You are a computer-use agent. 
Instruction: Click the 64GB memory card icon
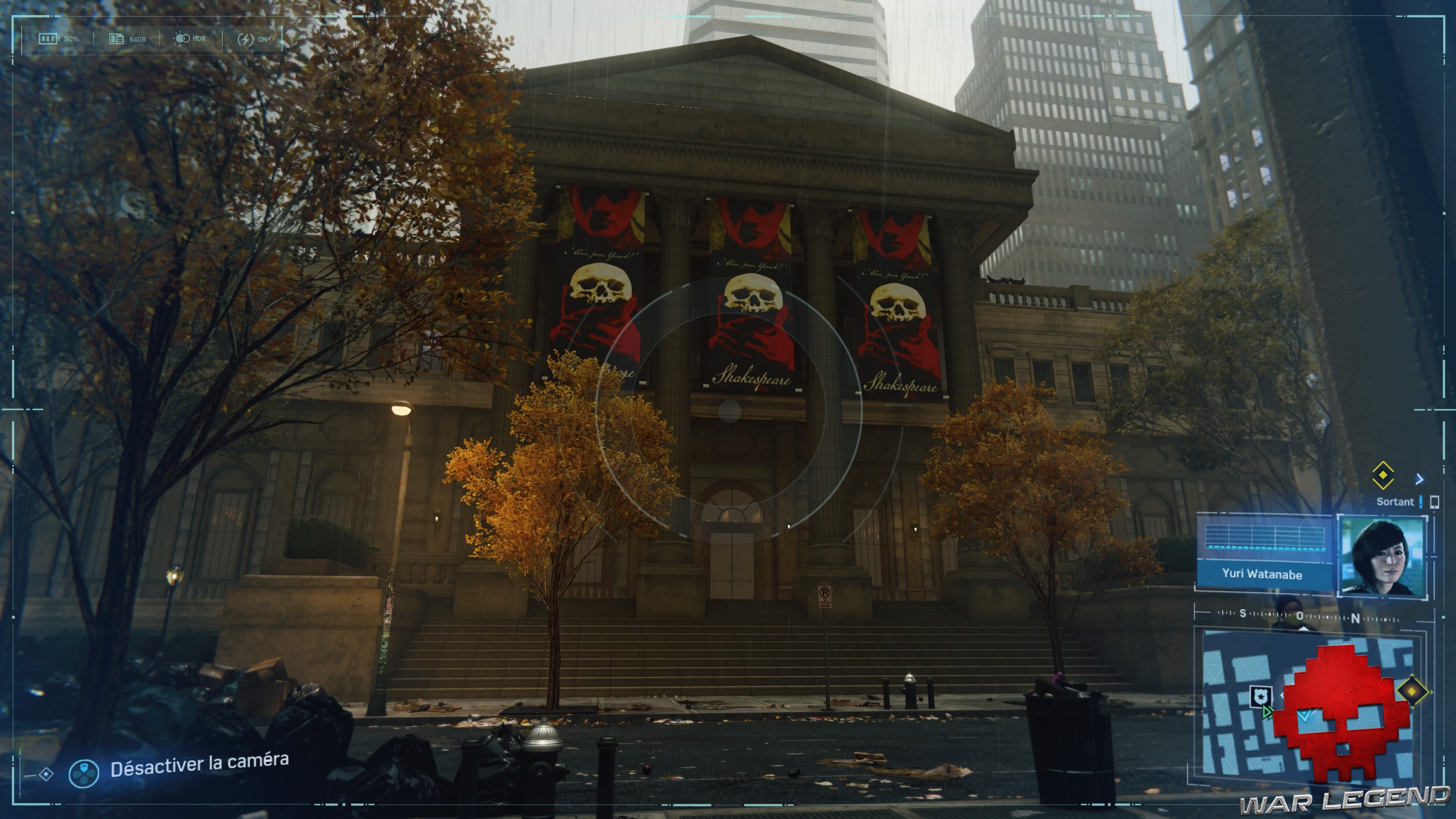(x=117, y=39)
